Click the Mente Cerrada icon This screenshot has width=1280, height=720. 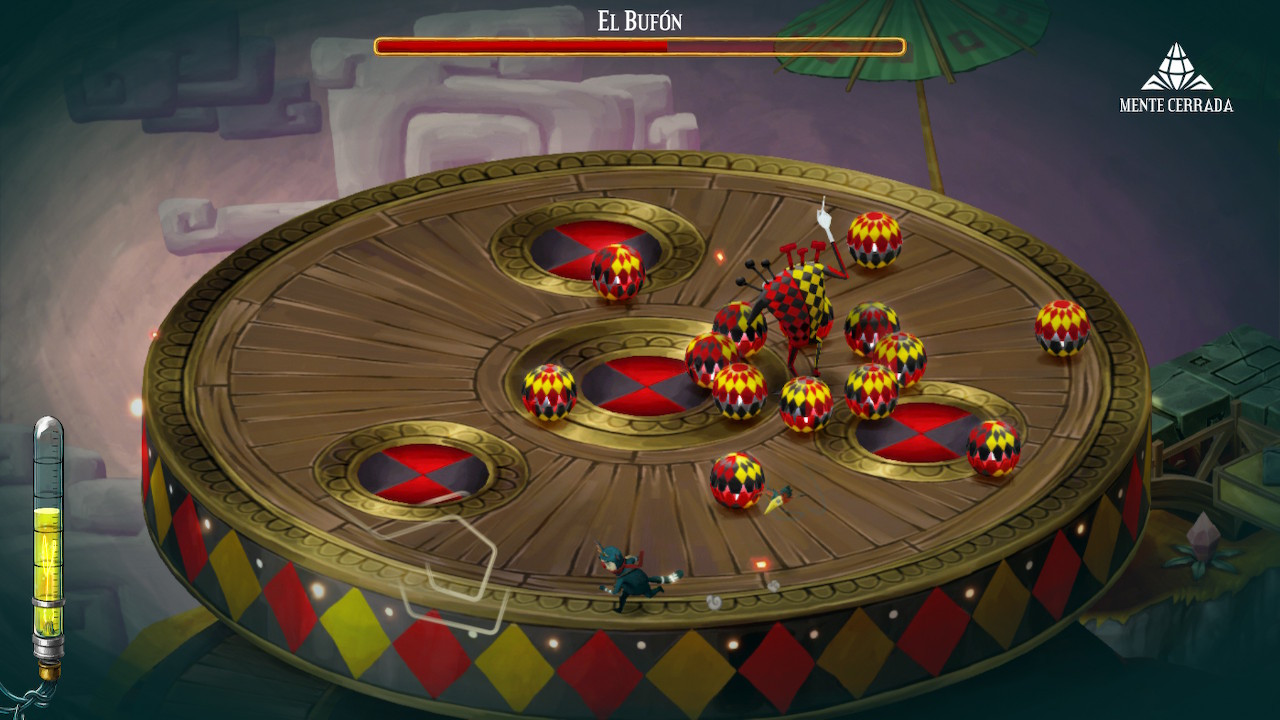[x=1176, y=68]
